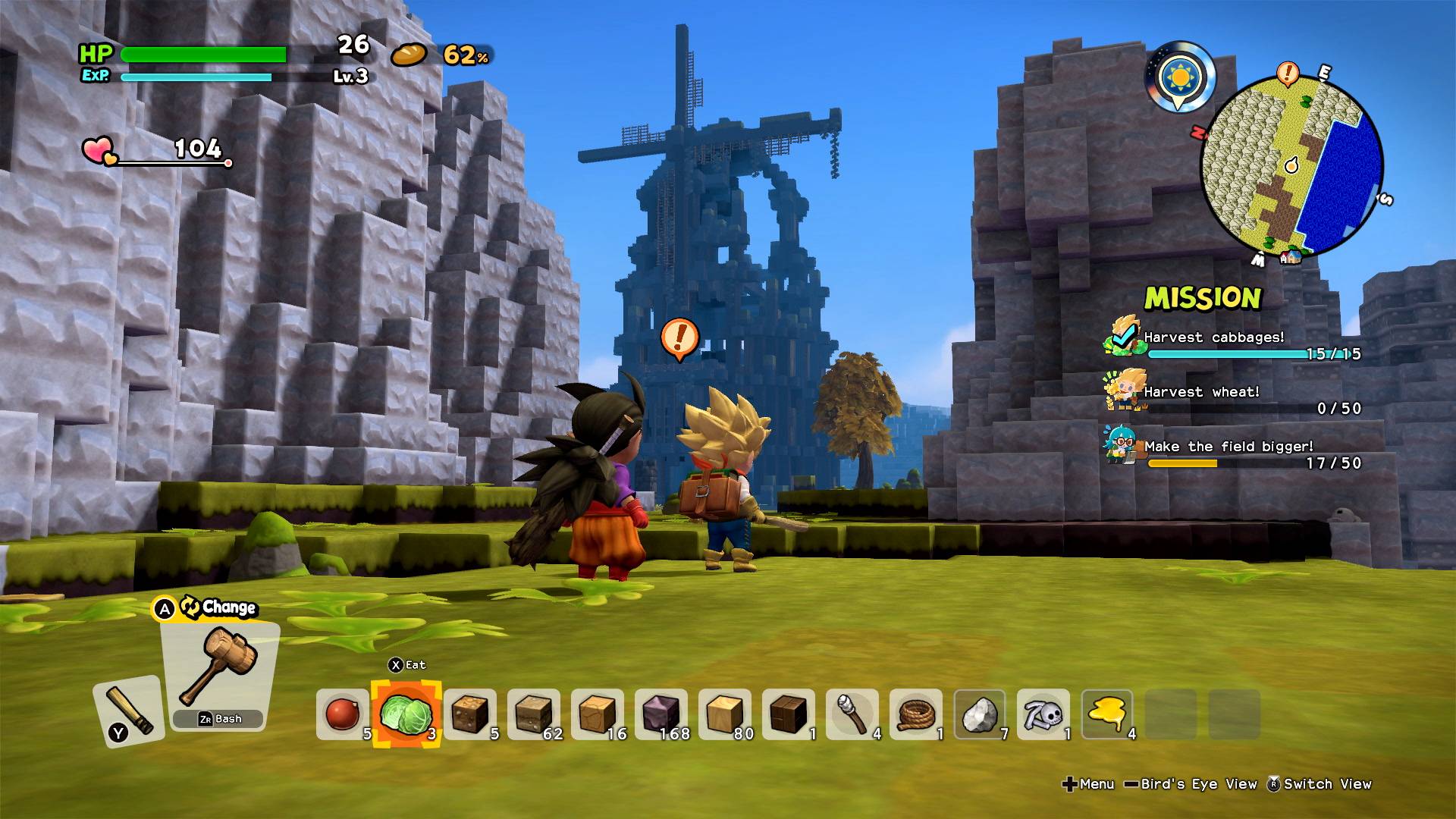The width and height of the screenshot is (1456, 819).
Task: Choose the white stone item slot
Action: pos(979,714)
